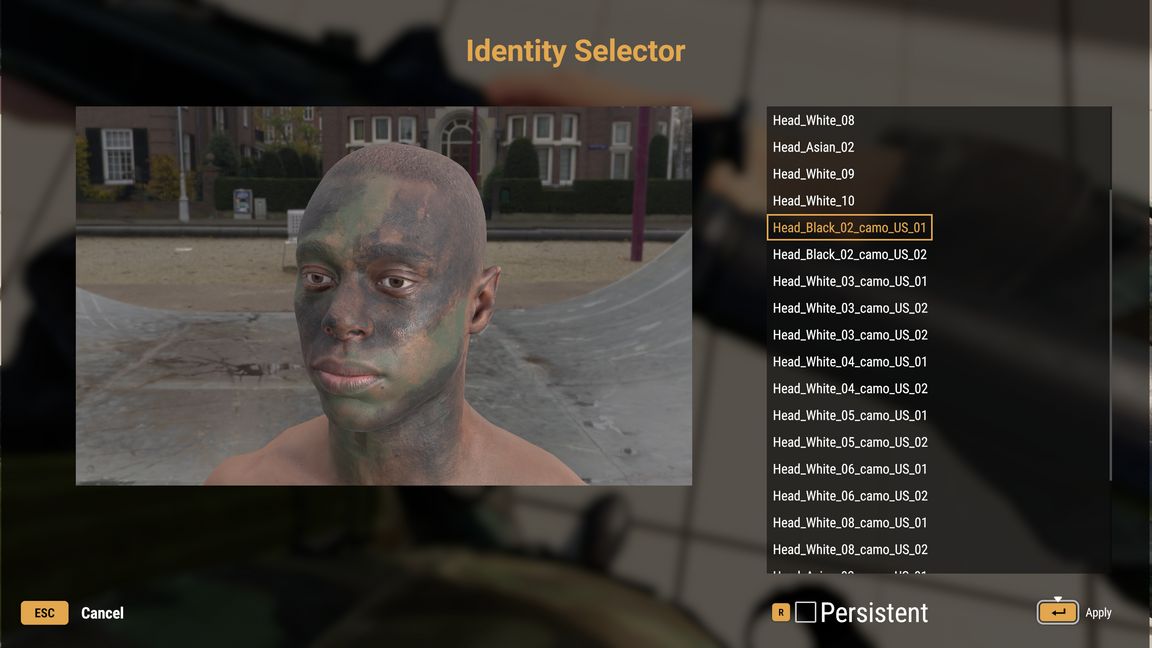The width and height of the screenshot is (1152, 648).
Task: Select the Head_White_10 entry
Action: point(813,201)
